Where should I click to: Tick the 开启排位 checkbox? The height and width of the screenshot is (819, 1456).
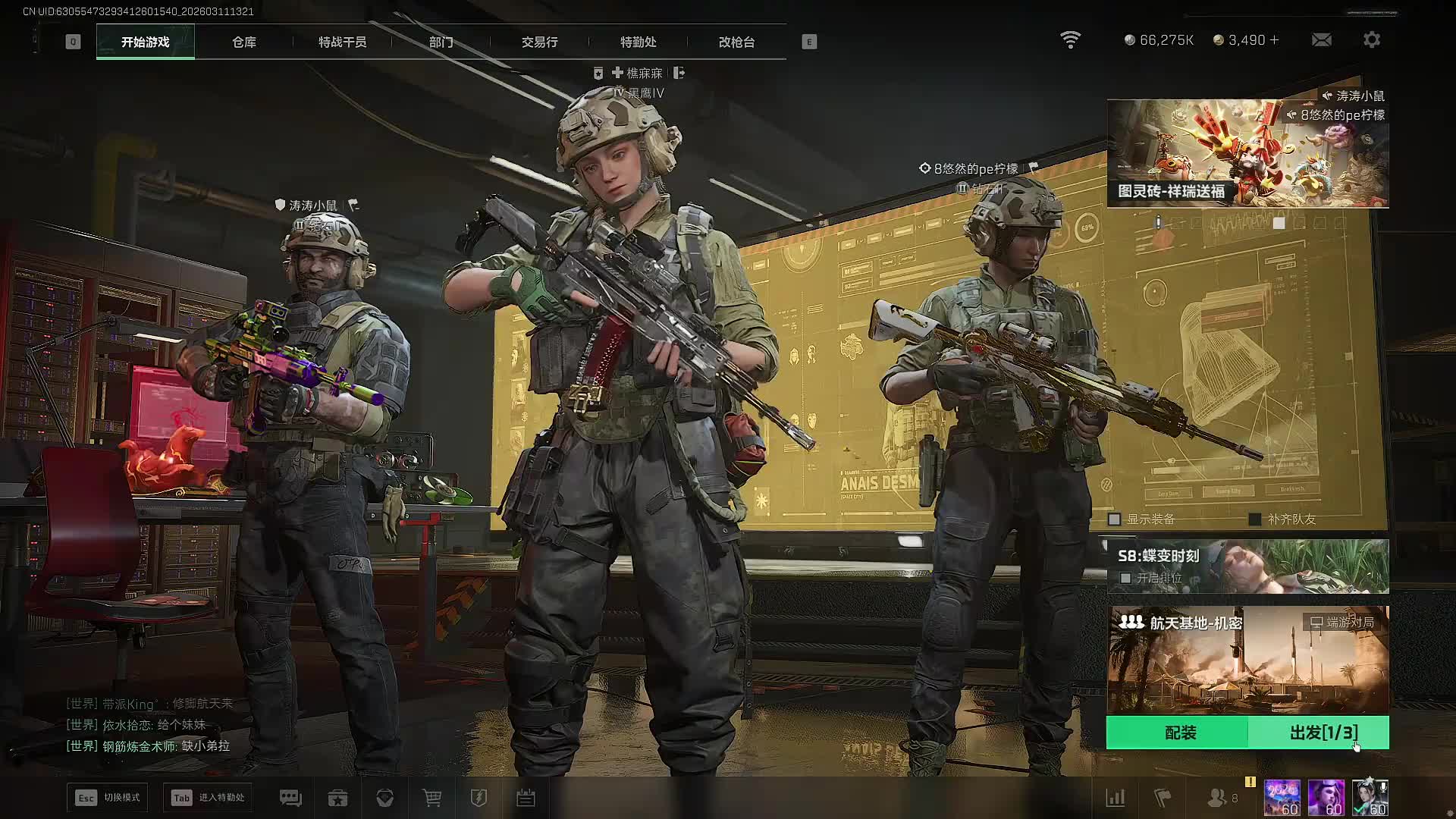1126,578
